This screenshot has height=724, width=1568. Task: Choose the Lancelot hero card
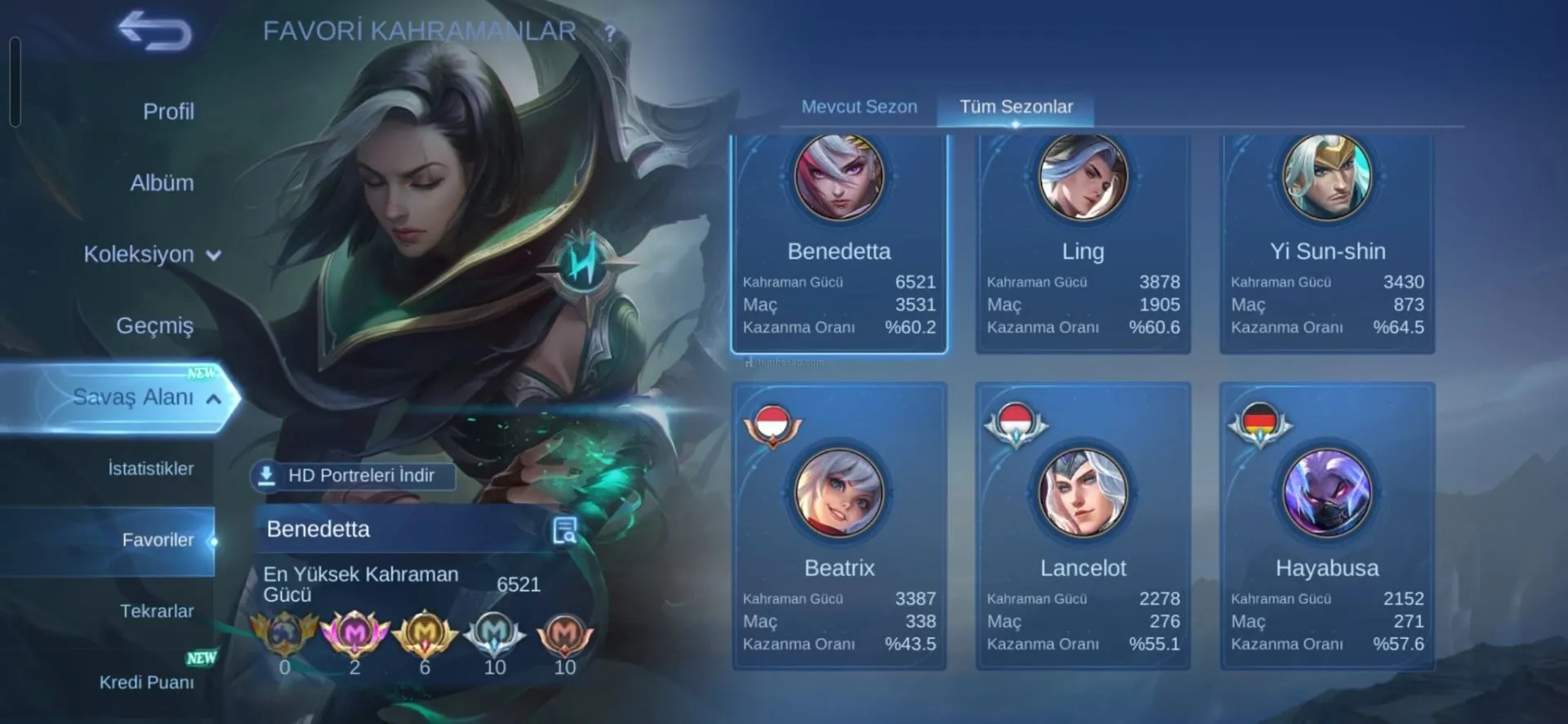[x=1083, y=527]
